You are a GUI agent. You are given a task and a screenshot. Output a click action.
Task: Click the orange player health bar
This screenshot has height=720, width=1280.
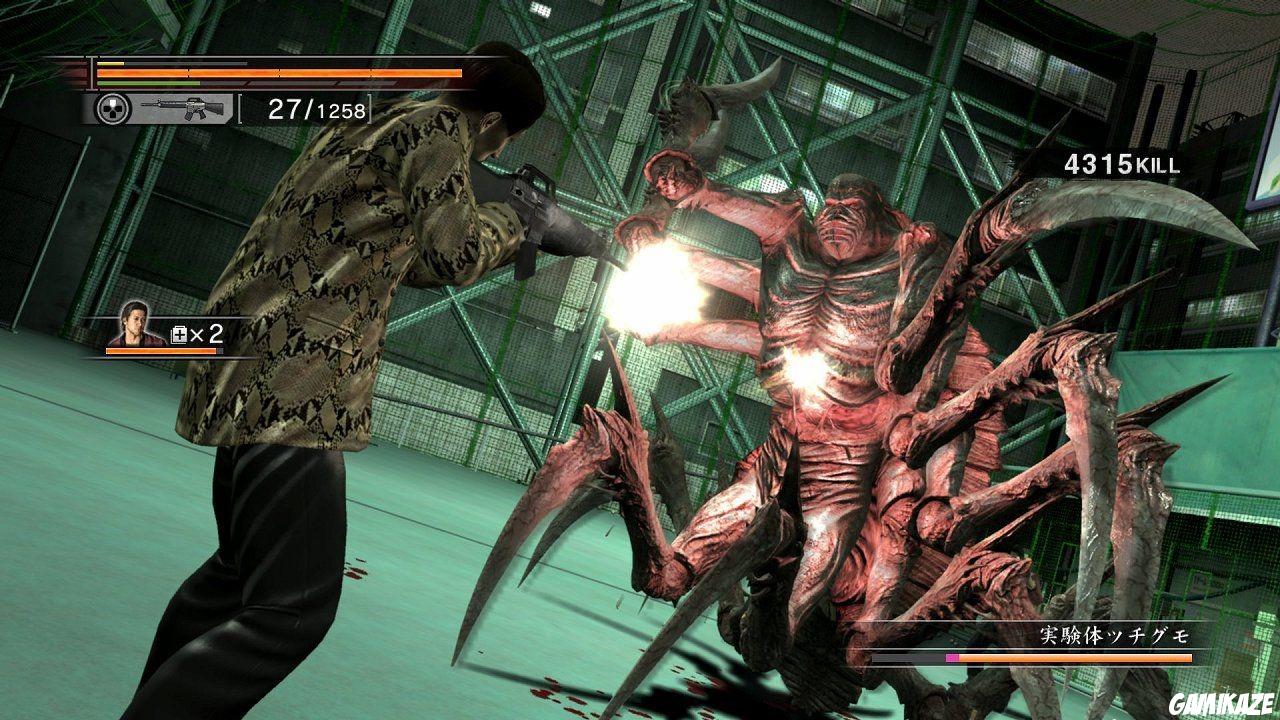(280, 73)
